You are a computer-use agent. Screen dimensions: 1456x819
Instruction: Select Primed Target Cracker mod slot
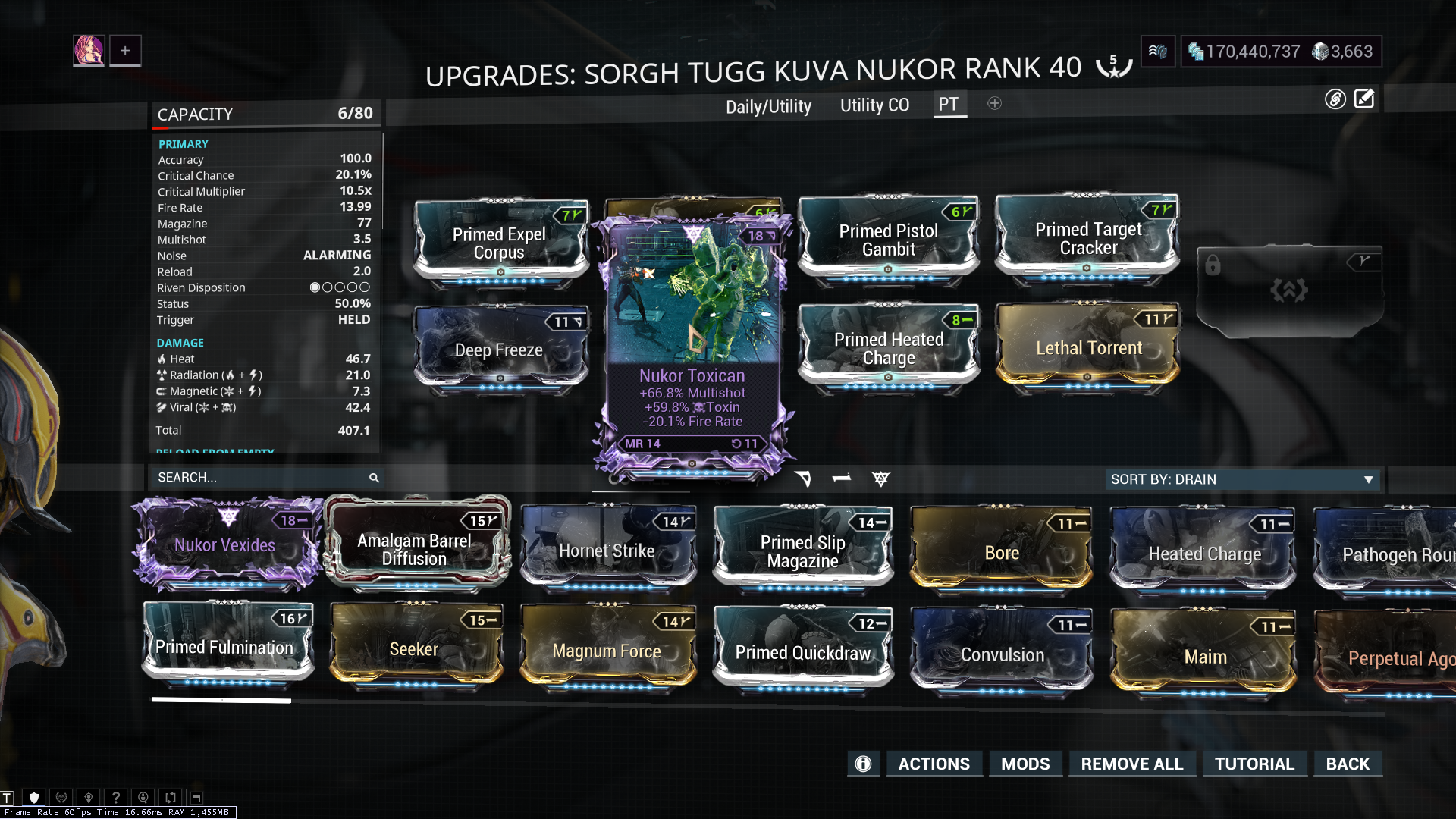pyautogui.click(x=1088, y=238)
